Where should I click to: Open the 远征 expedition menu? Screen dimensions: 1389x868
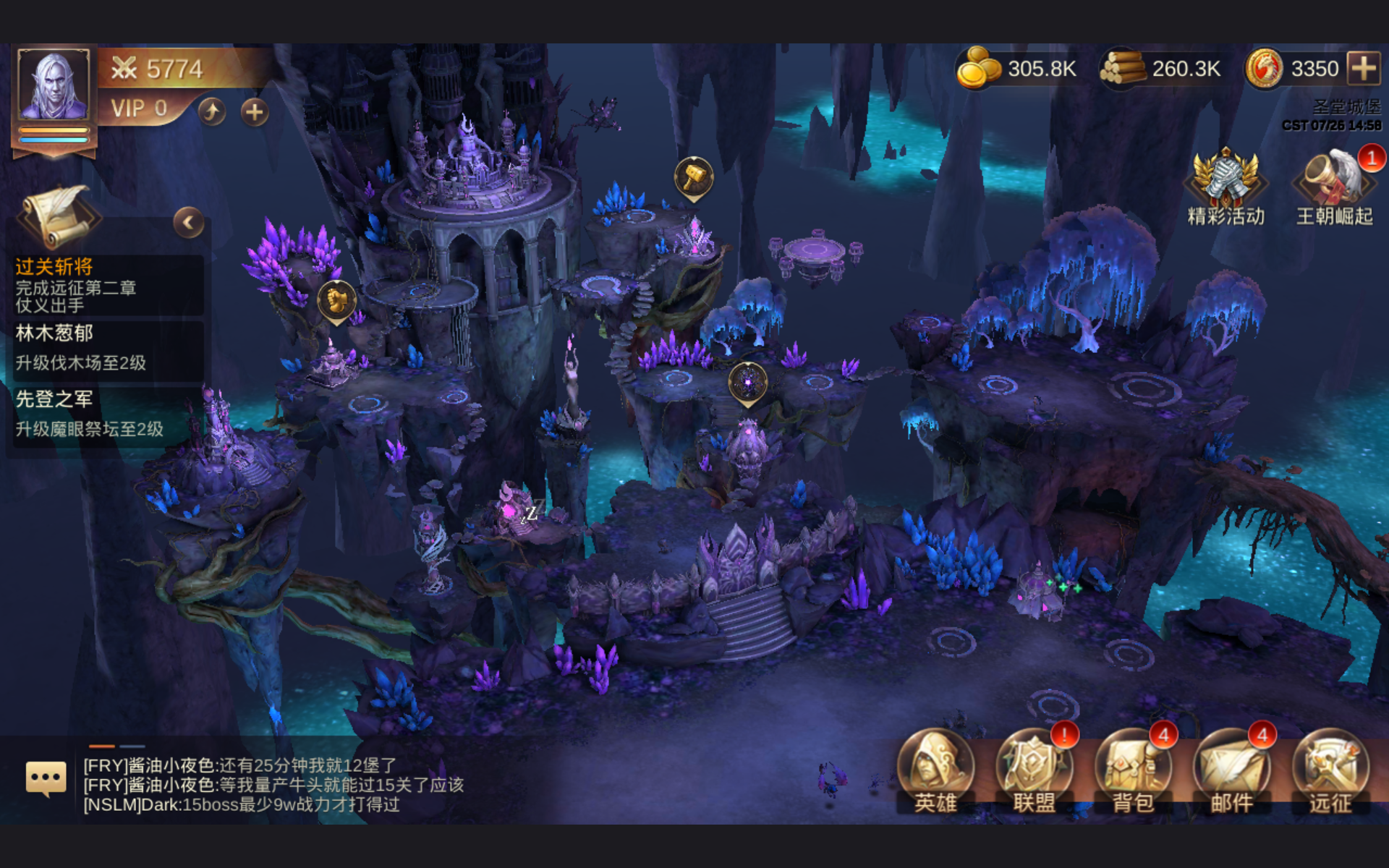pos(1330,772)
